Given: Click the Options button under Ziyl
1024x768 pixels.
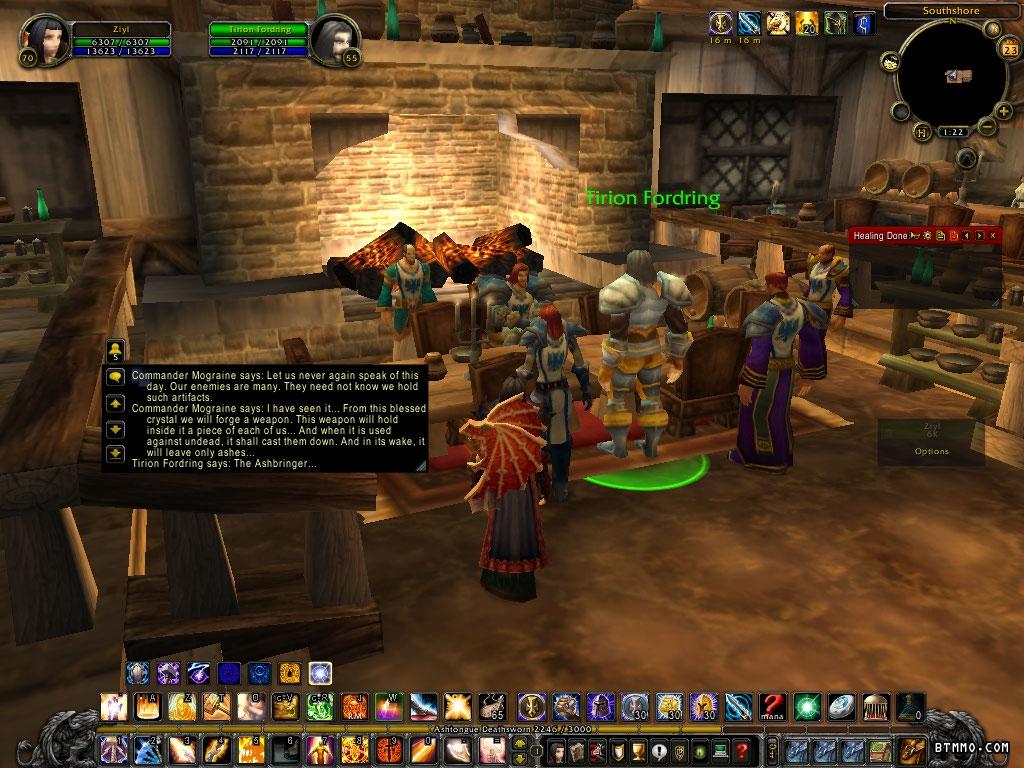Looking at the screenshot, I should pyautogui.click(x=931, y=451).
